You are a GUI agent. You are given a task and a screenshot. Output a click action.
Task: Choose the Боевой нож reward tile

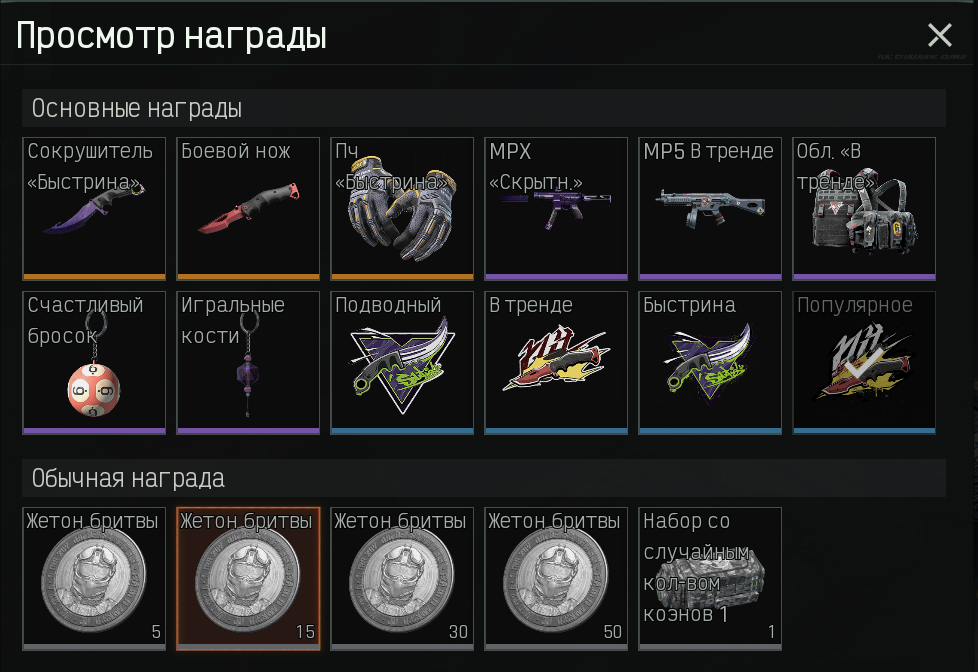point(248,208)
